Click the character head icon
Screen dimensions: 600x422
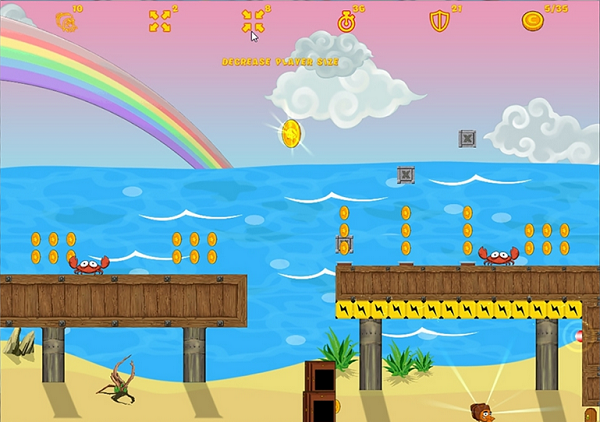pos(66,21)
